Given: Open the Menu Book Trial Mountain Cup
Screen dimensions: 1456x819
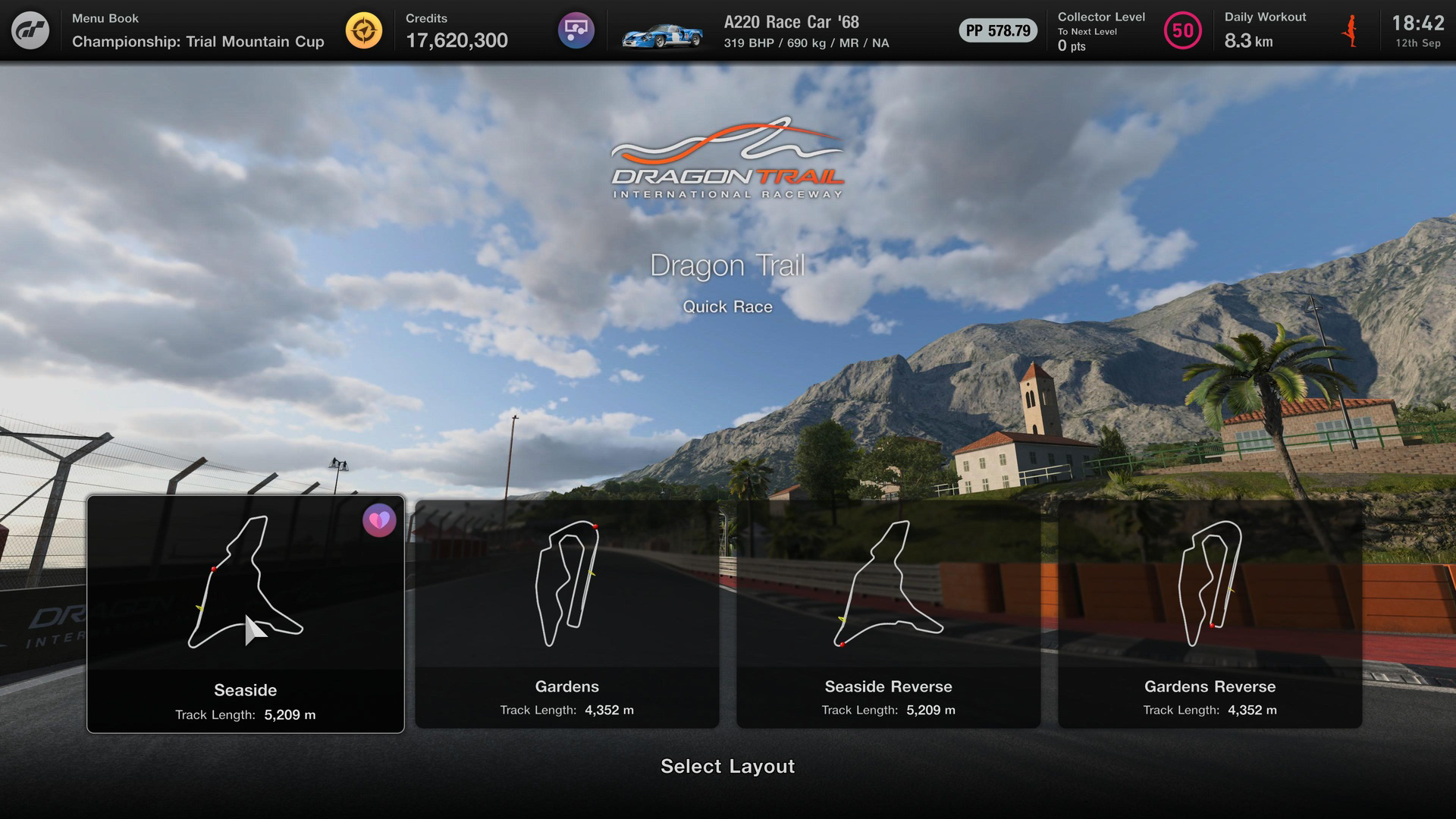Looking at the screenshot, I should pos(197,31).
